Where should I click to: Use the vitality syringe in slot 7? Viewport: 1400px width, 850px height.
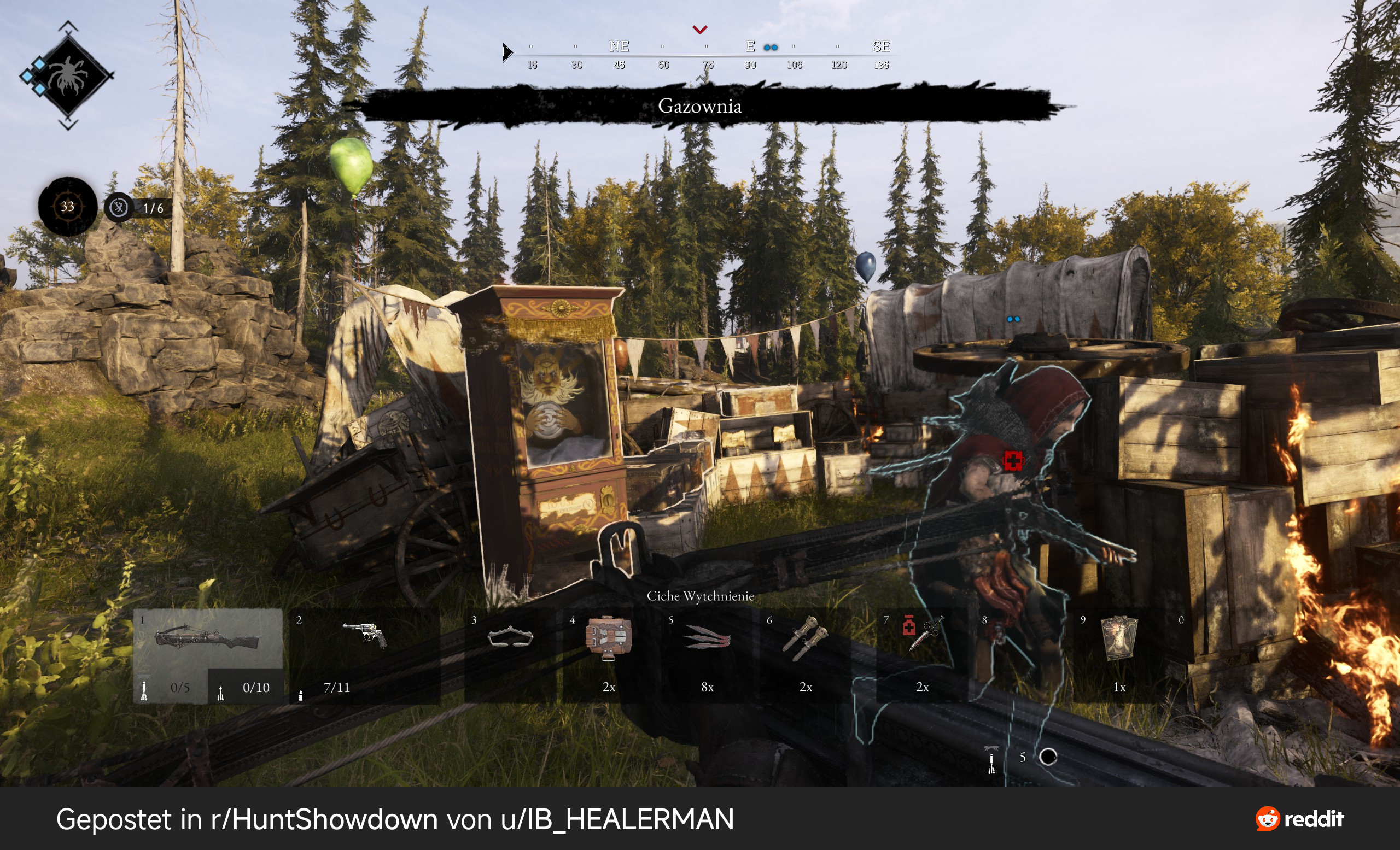[923, 633]
